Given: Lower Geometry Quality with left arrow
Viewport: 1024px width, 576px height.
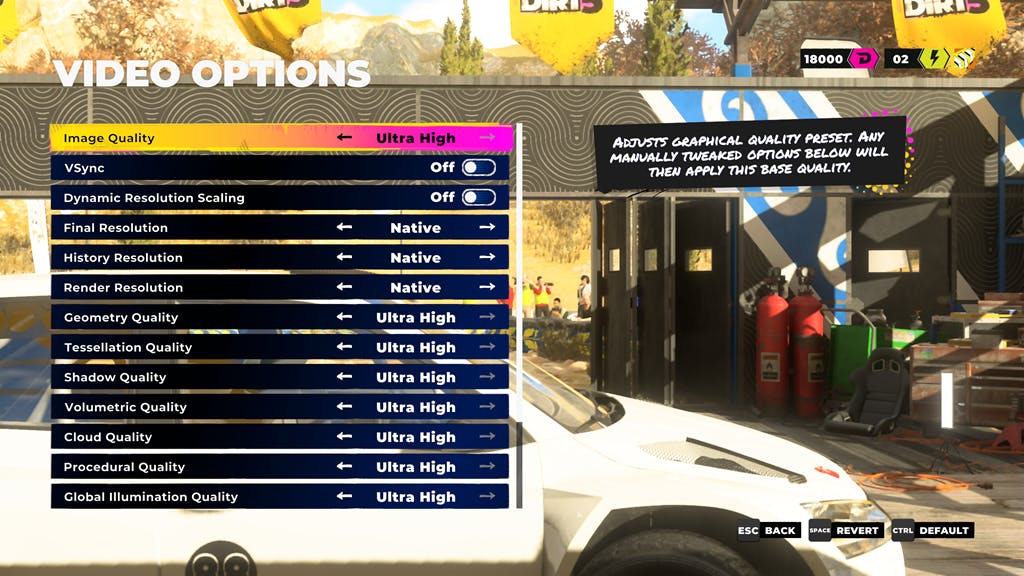Looking at the screenshot, I should coord(345,318).
